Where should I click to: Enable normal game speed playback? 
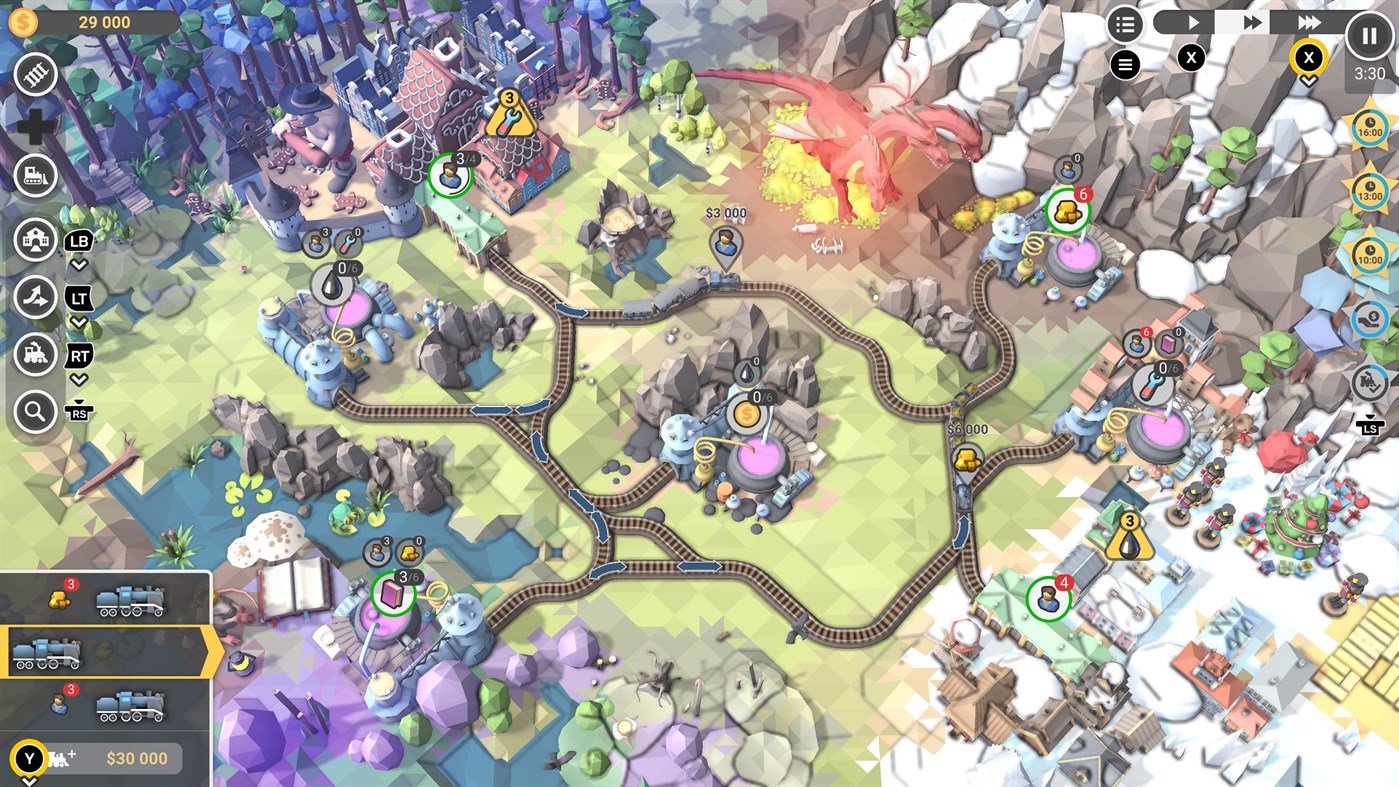pyautogui.click(x=1195, y=22)
